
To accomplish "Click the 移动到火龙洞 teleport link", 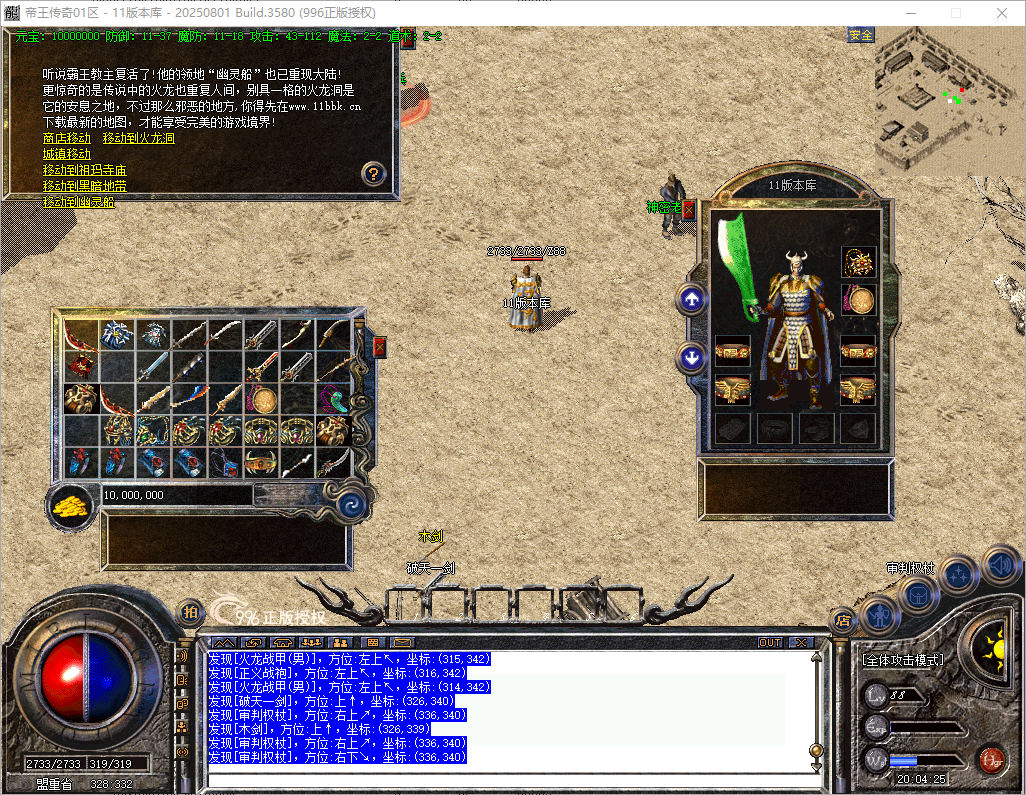I will point(138,138).
